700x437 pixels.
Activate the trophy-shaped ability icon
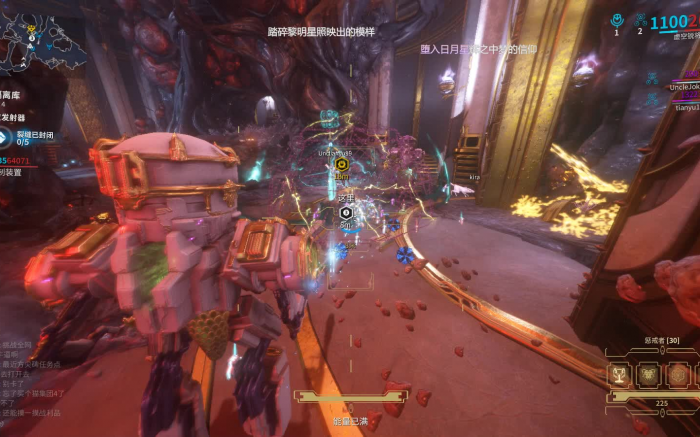[619, 375]
